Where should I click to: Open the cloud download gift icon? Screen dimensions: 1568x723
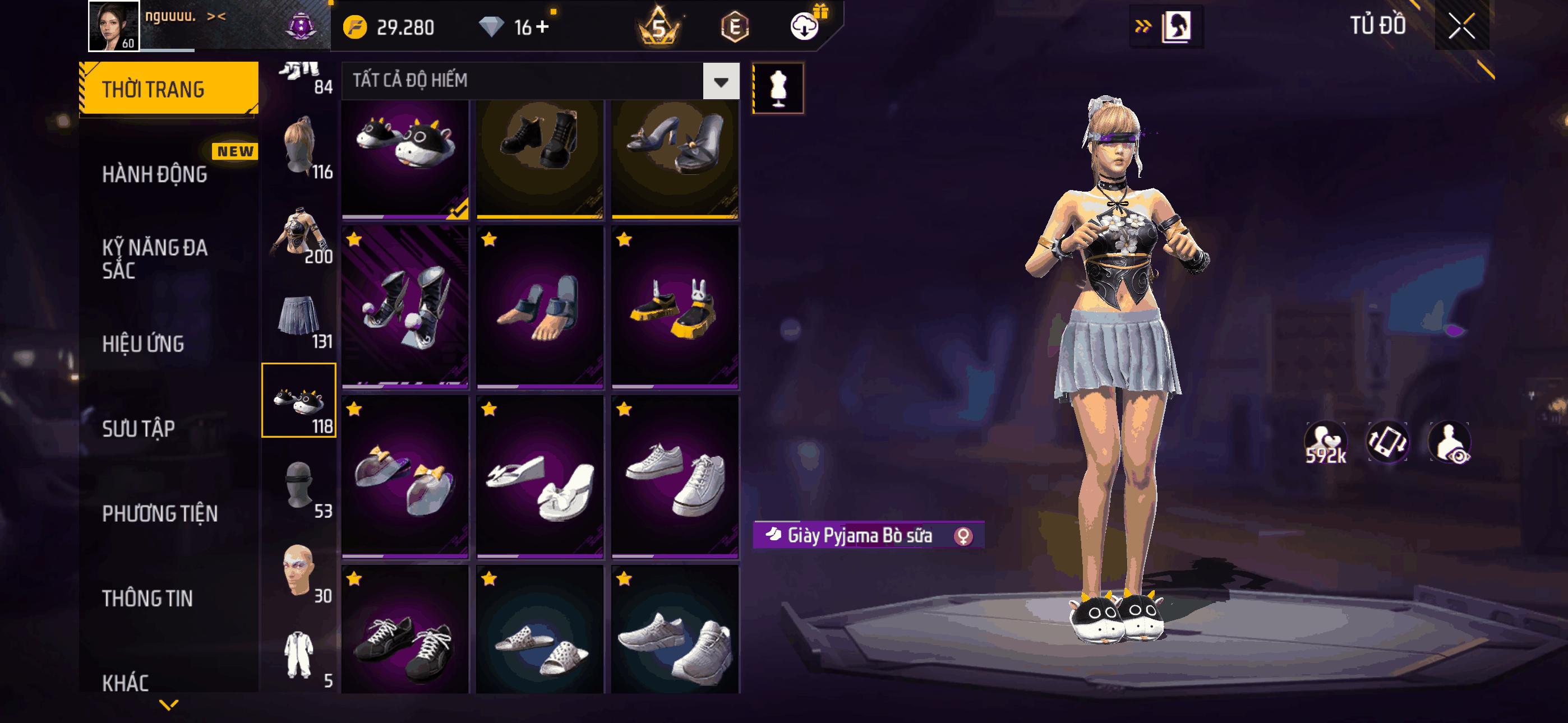coord(805,26)
